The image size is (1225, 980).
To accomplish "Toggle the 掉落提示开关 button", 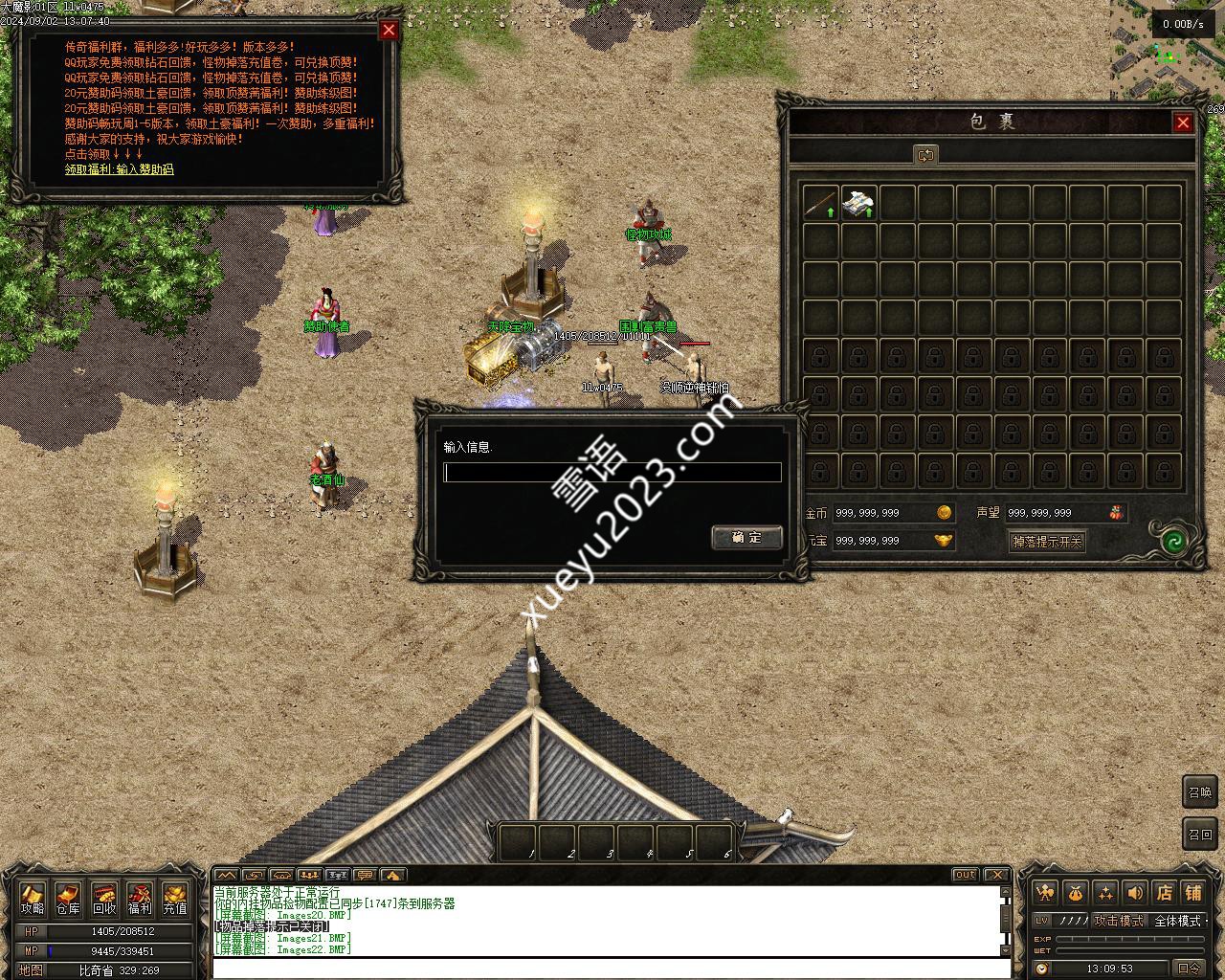I will point(1047,542).
